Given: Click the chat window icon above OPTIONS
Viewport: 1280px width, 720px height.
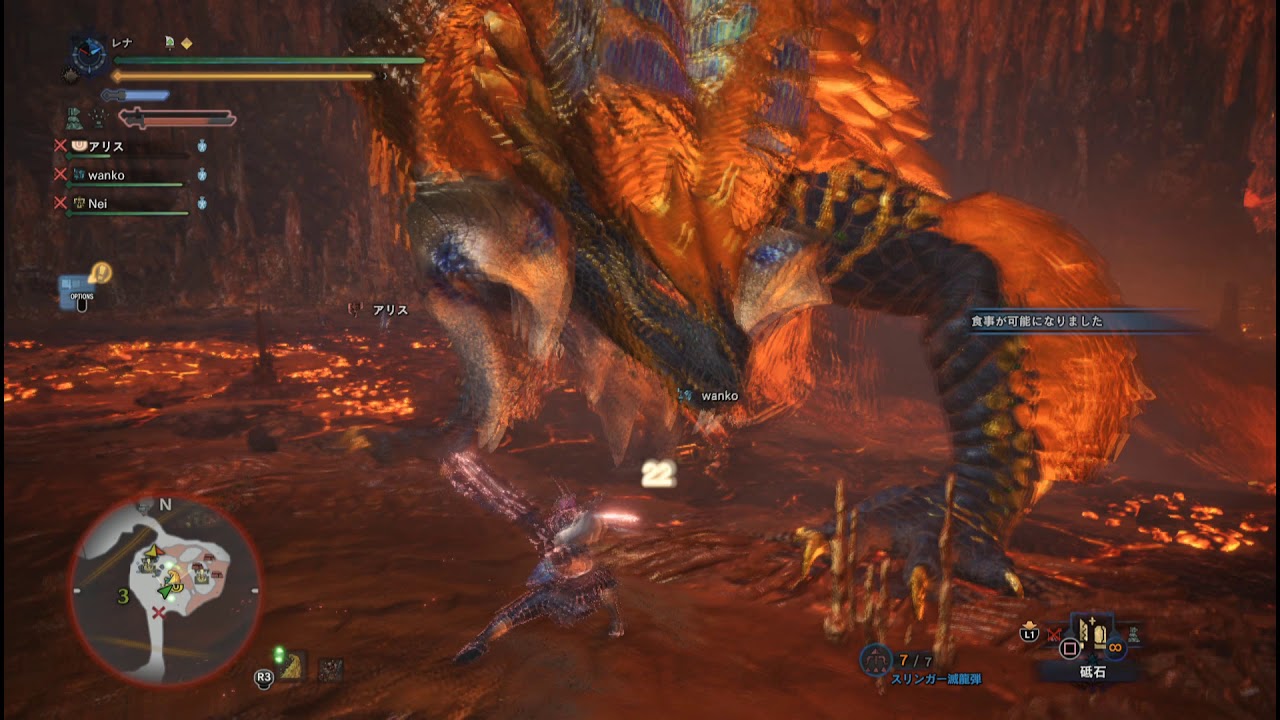Looking at the screenshot, I should (70, 281).
